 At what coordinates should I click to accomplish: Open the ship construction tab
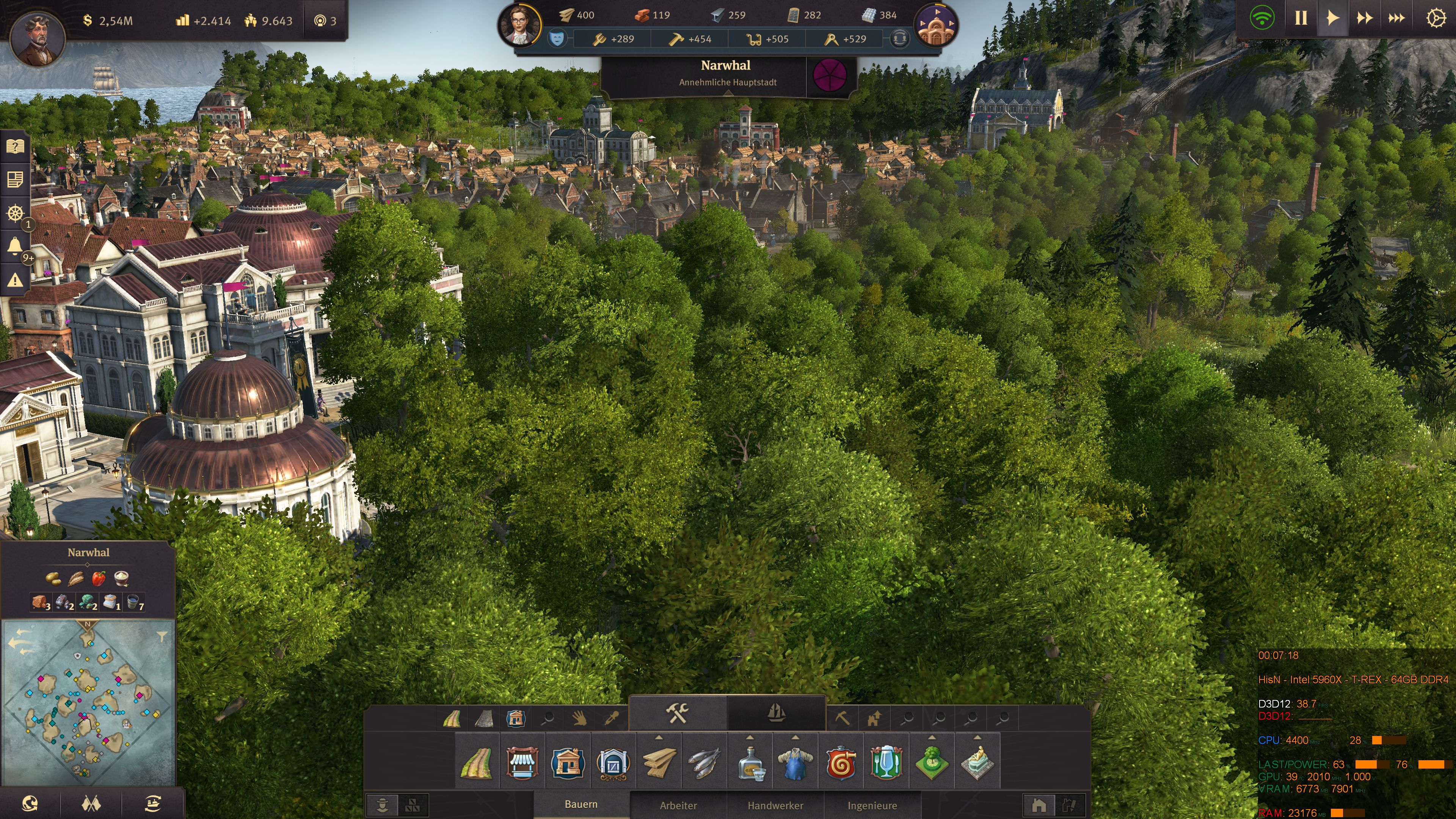point(776,713)
